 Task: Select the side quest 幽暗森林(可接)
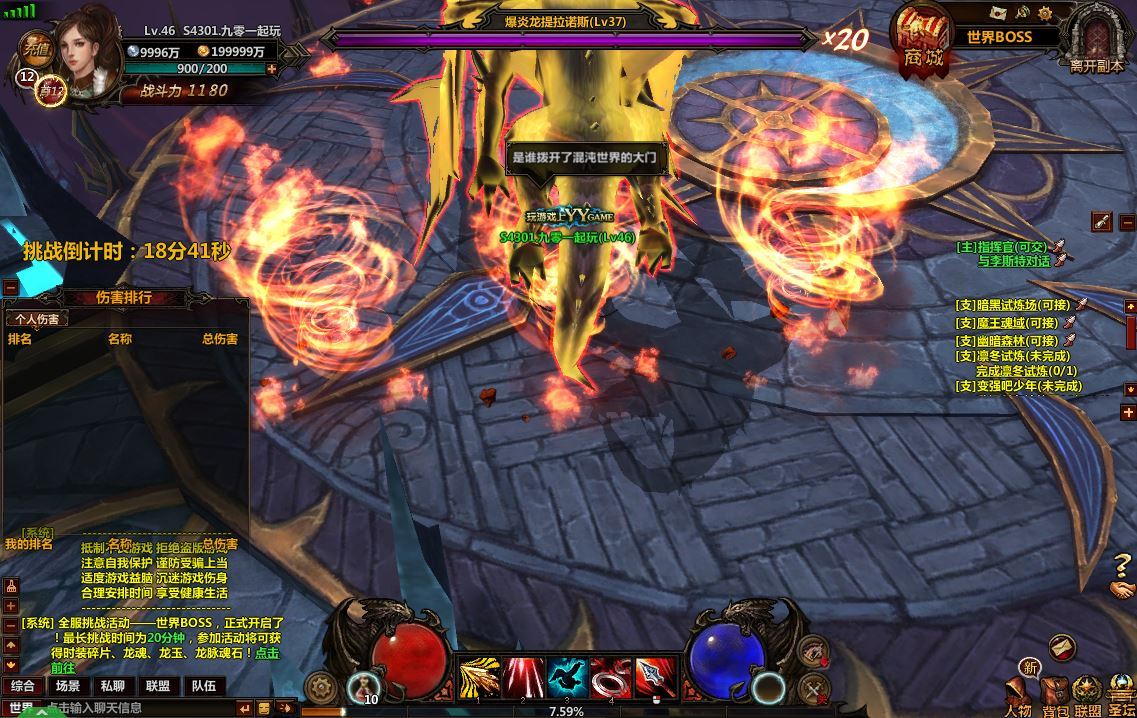point(1007,340)
